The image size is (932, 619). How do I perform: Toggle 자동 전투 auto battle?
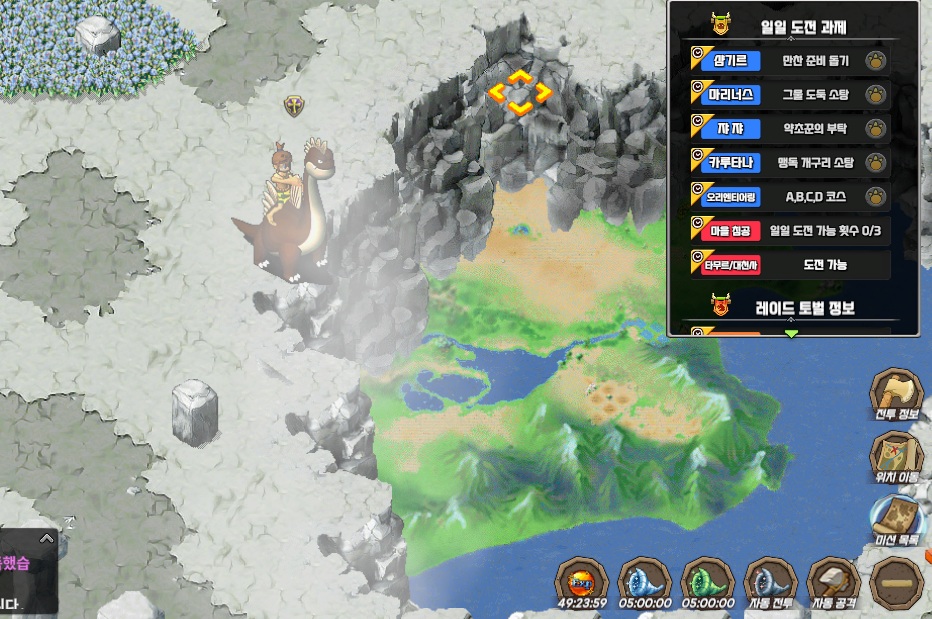(771, 581)
